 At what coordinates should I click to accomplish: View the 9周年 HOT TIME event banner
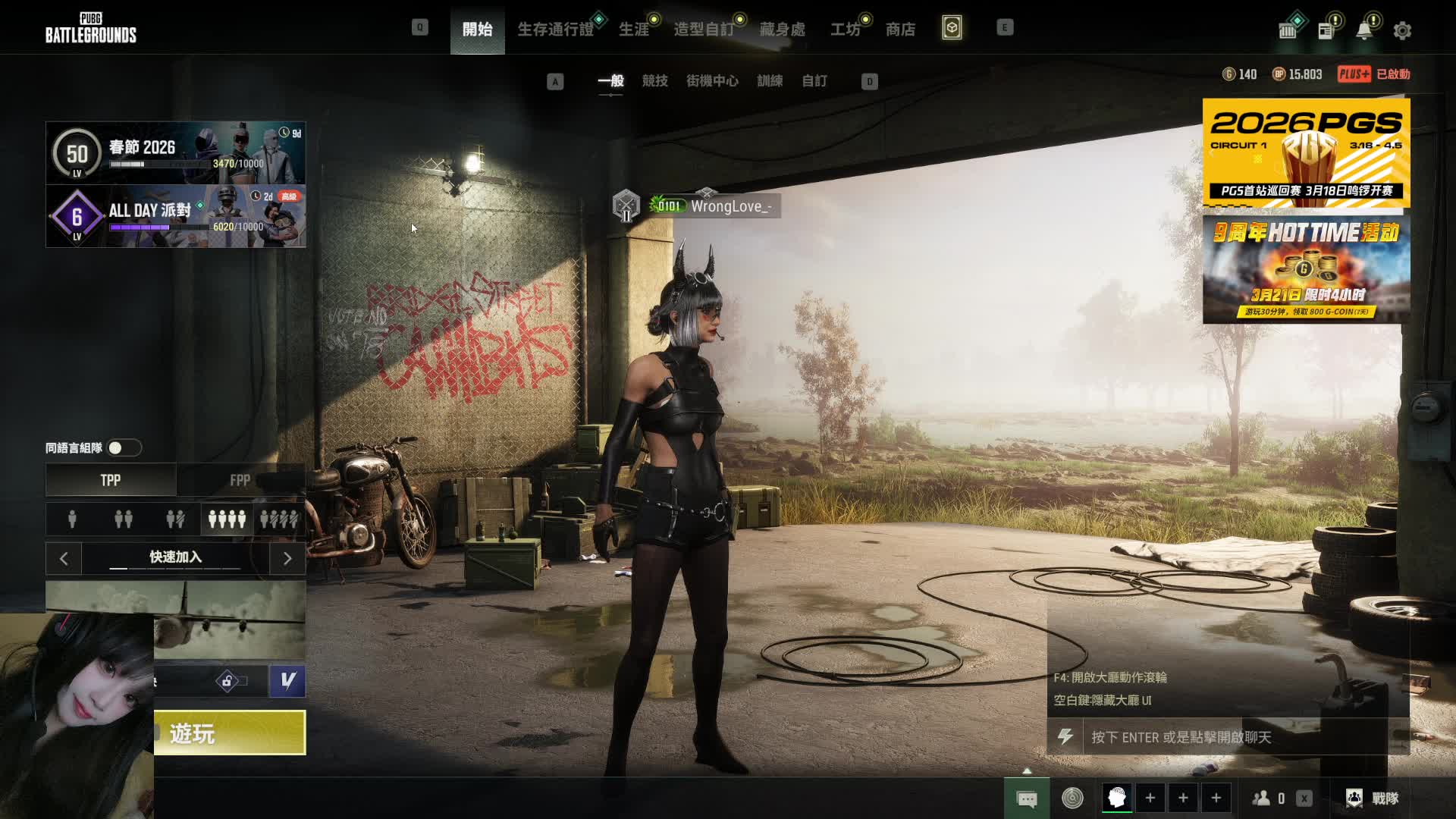click(1306, 270)
